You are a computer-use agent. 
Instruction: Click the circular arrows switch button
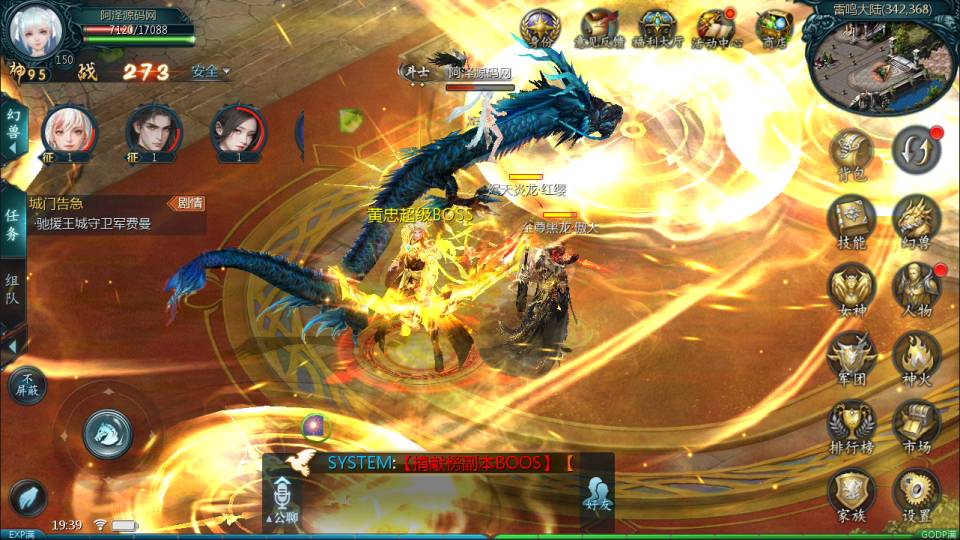916,150
